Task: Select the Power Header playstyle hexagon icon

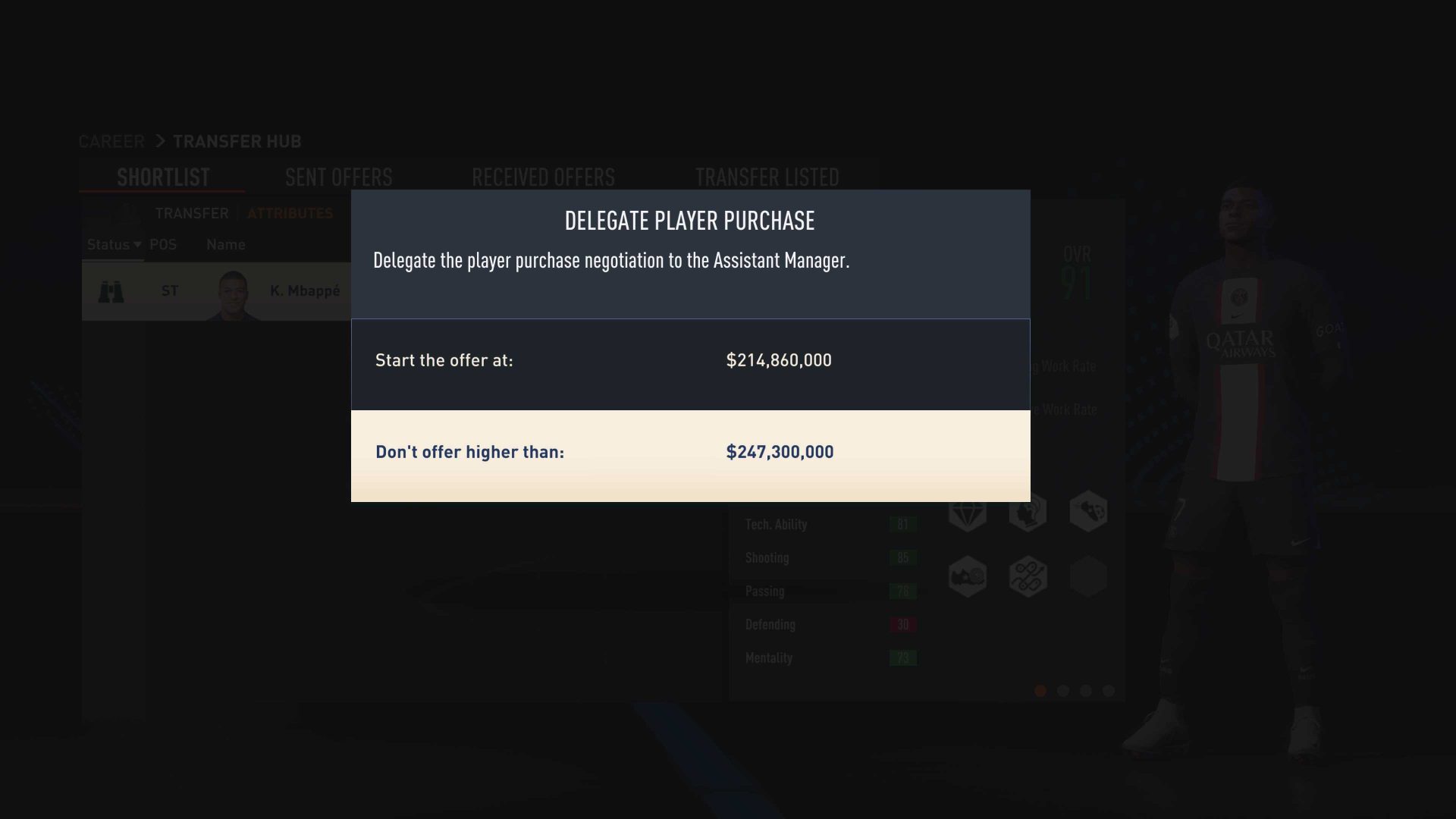Action: [1028, 514]
